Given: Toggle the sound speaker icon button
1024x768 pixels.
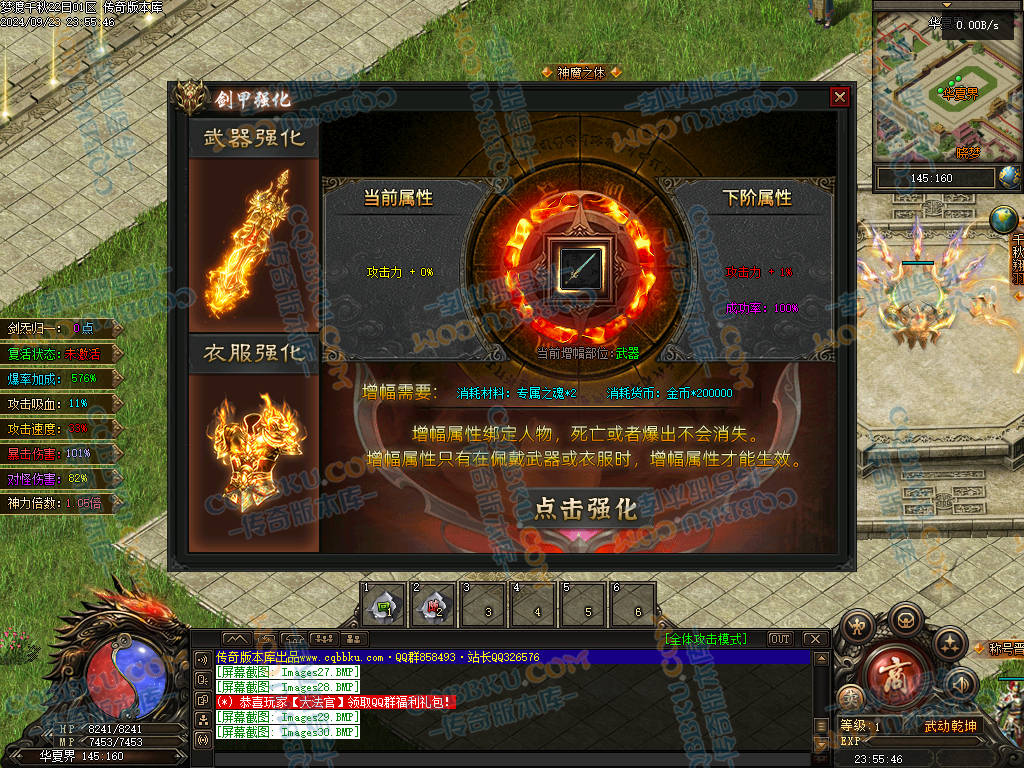Looking at the screenshot, I should [x=961, y=684].
